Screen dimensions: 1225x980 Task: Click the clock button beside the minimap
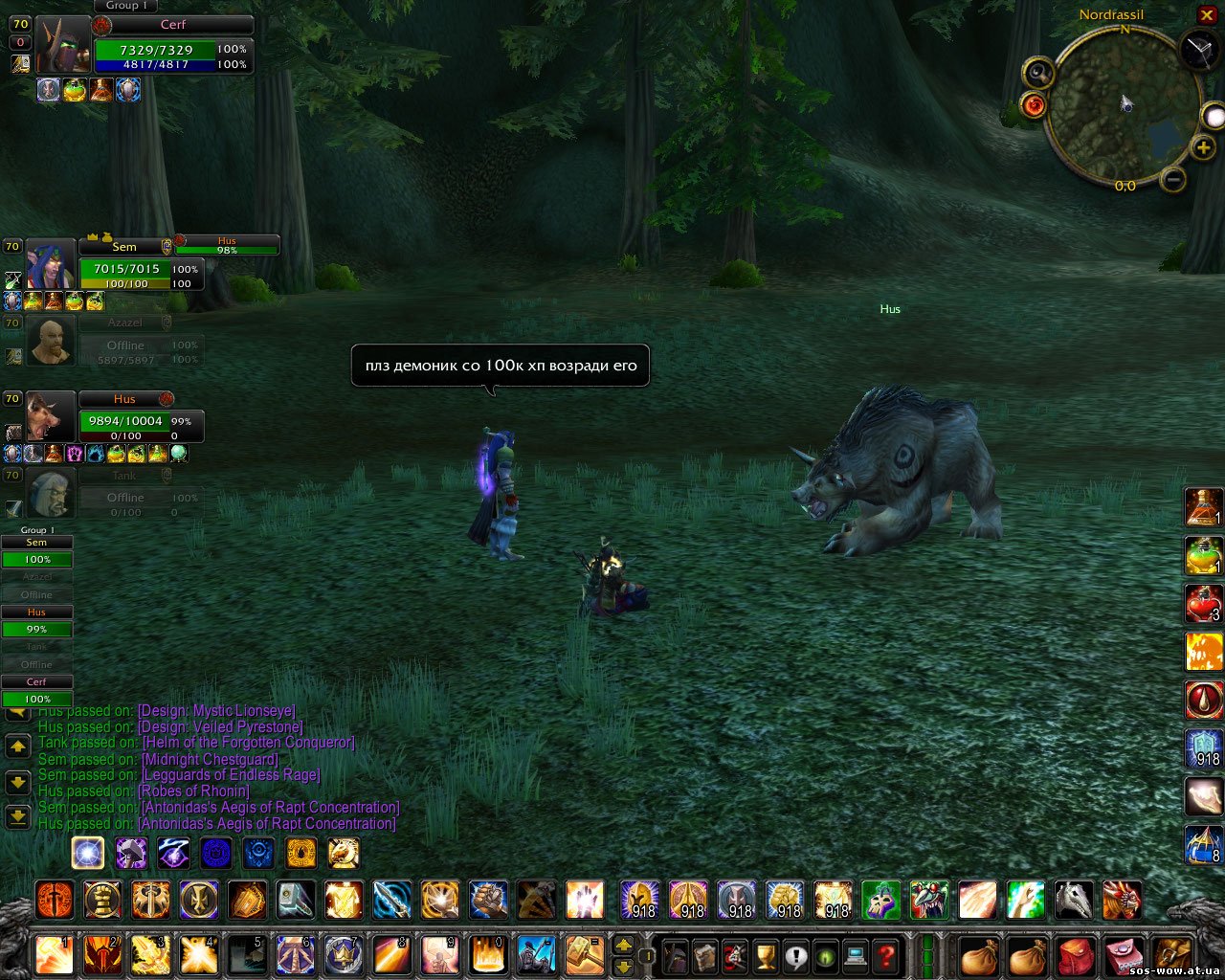click(1199, 49)
